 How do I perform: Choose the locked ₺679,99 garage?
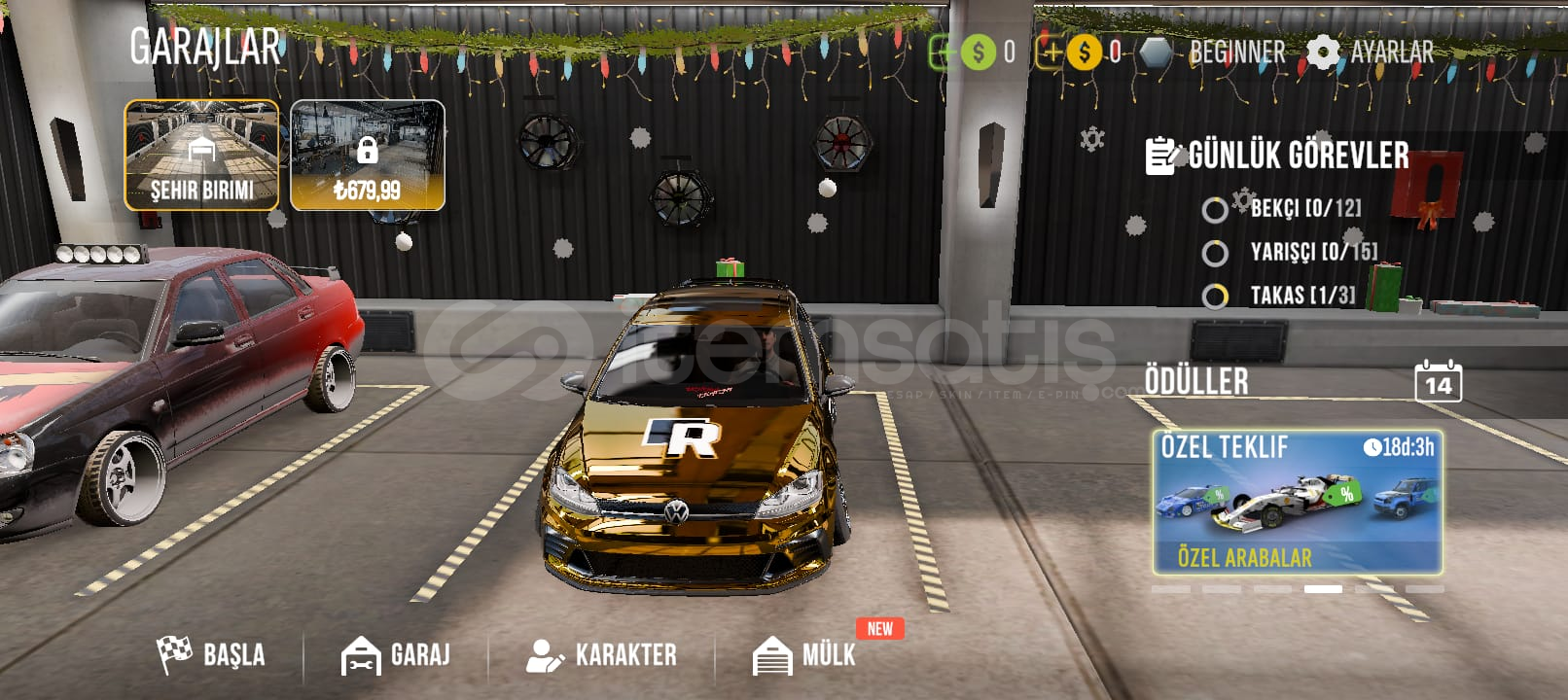click(x=368, y=156)
